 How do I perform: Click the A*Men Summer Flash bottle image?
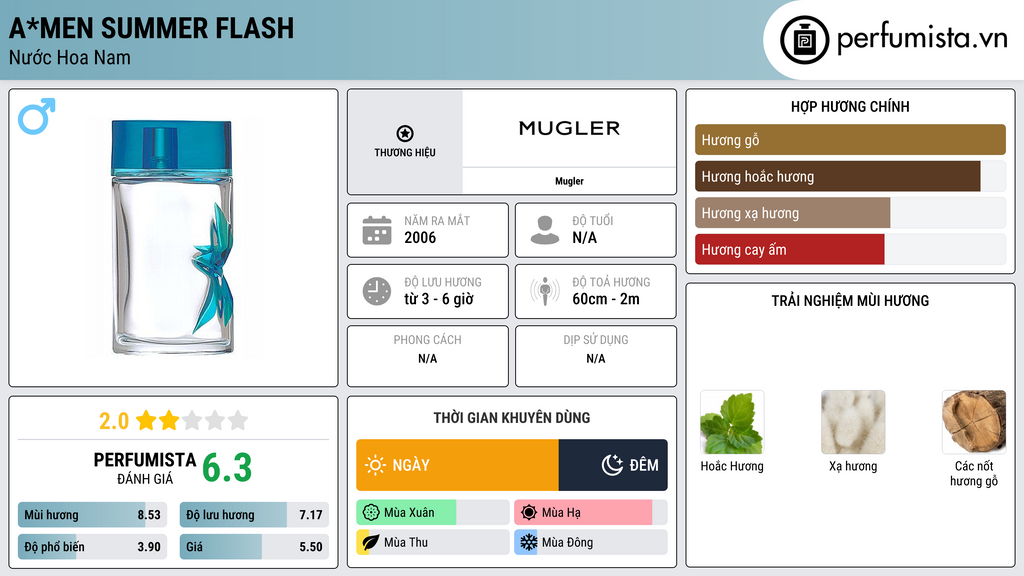[173, 236]
